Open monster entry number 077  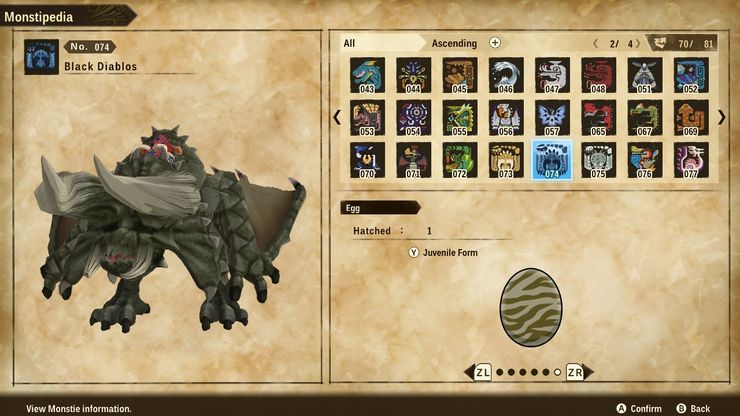(x=690, y=160)
